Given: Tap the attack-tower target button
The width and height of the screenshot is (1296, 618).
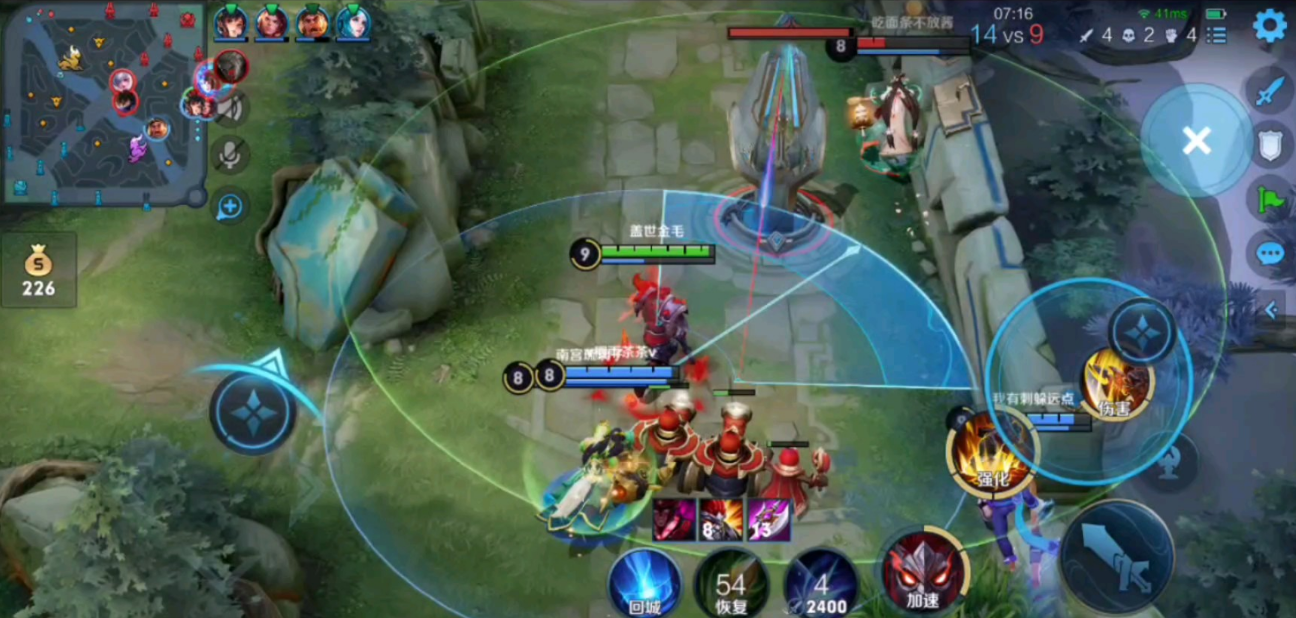Looking at the screenshot, I should point(1169,462).
